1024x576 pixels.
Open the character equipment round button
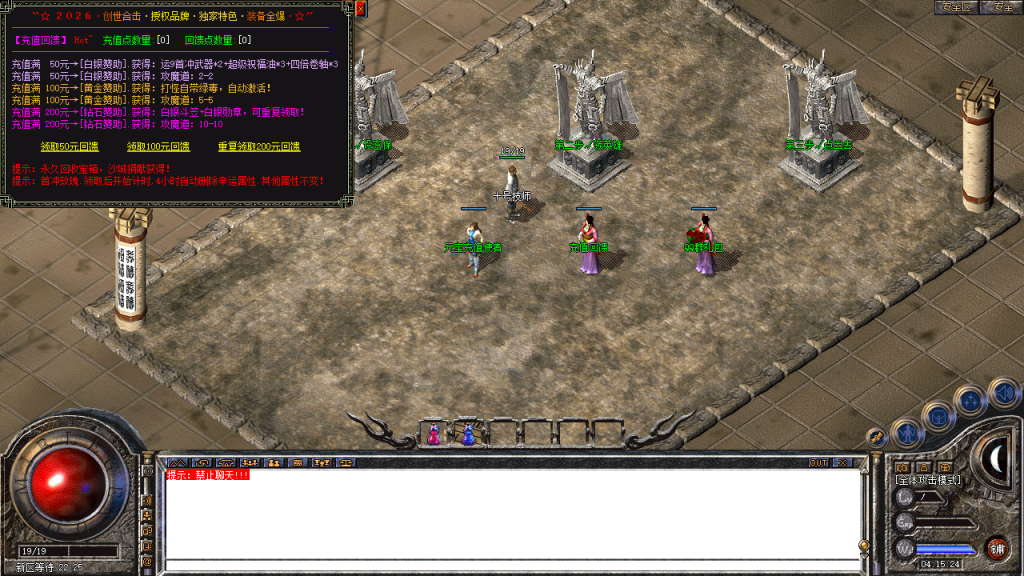point(906,431)
